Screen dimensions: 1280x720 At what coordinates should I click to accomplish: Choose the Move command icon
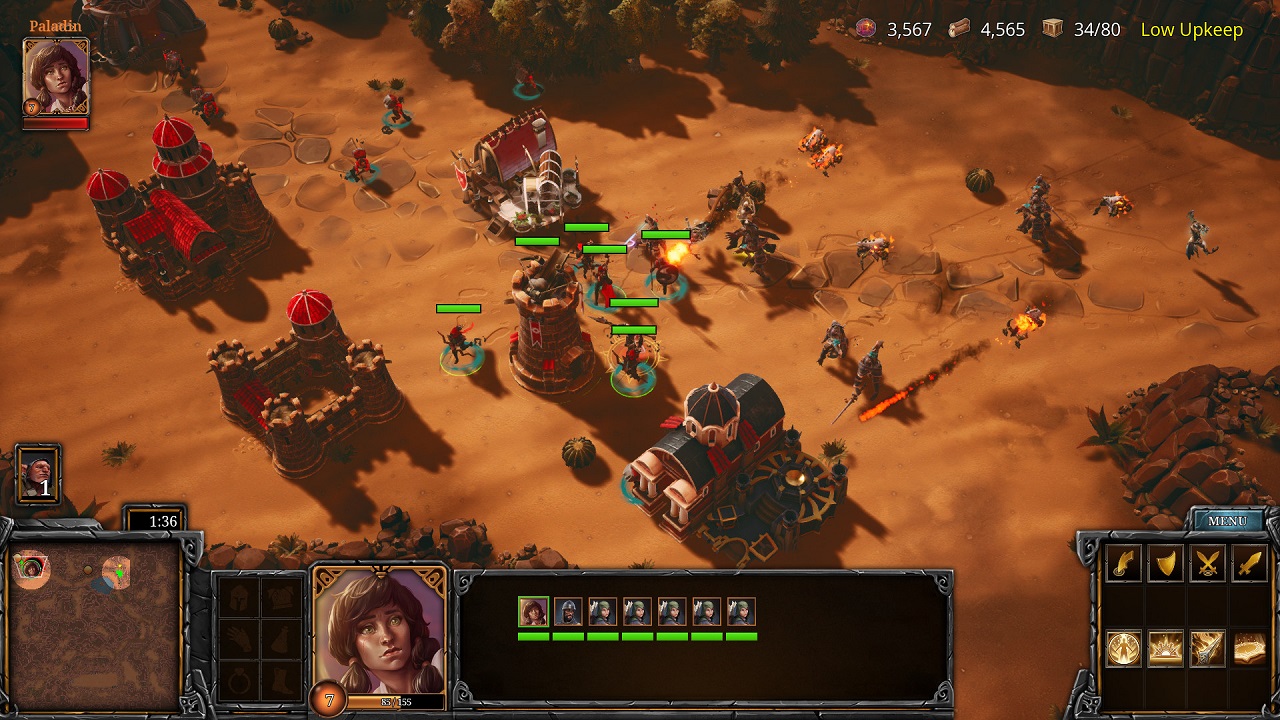[1124, 564]
